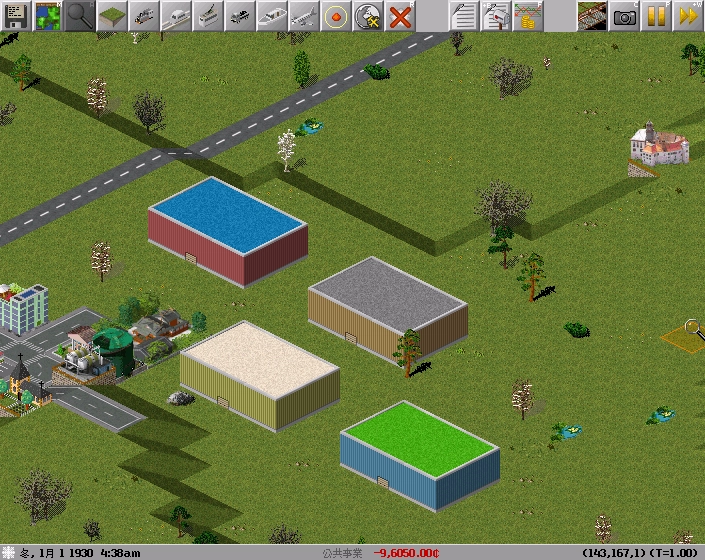Open the save/load floppy disk menu
This screenshot has height=560, width=705.
pos(16,15)
